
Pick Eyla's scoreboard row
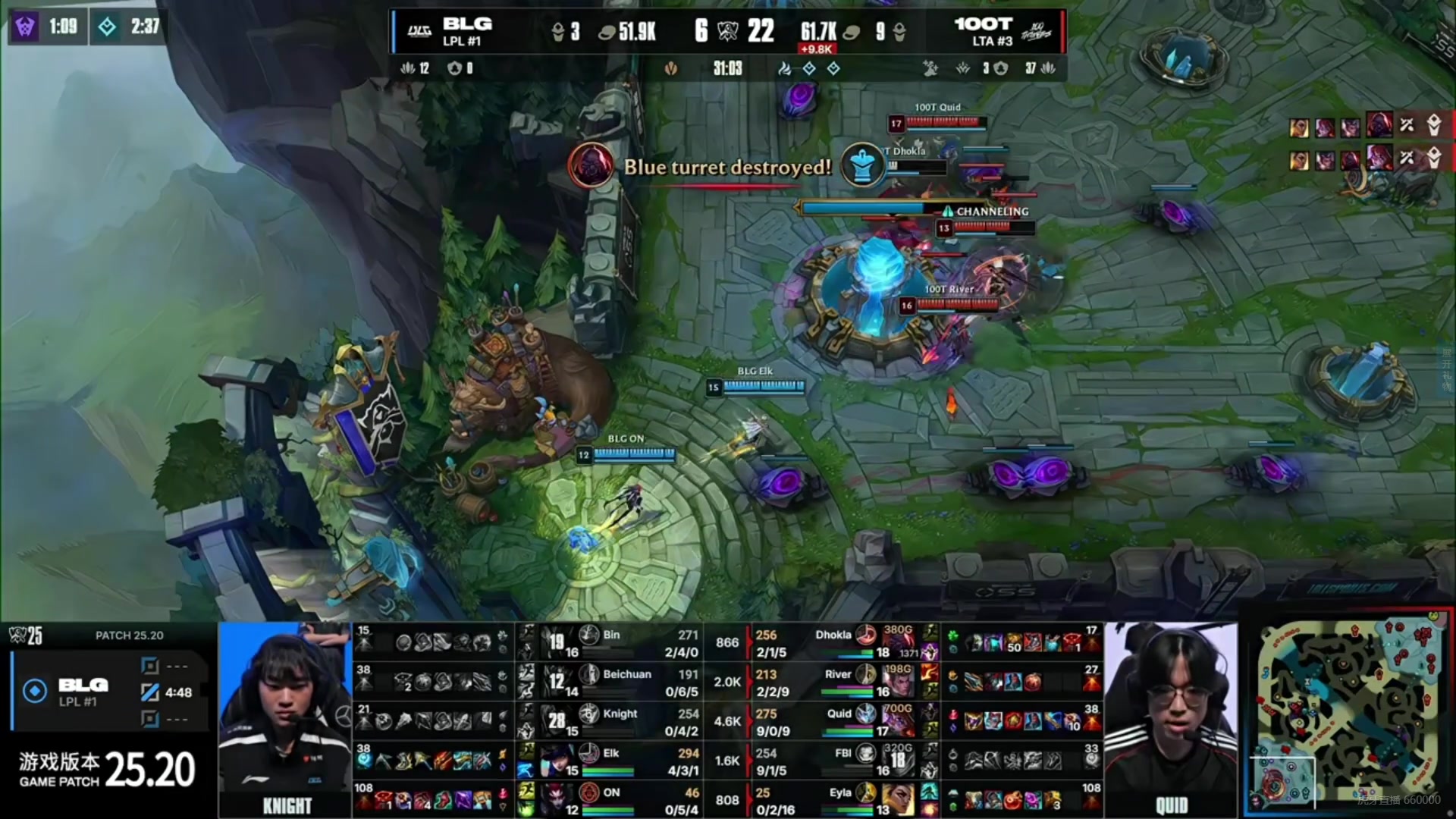click(842, 800)
